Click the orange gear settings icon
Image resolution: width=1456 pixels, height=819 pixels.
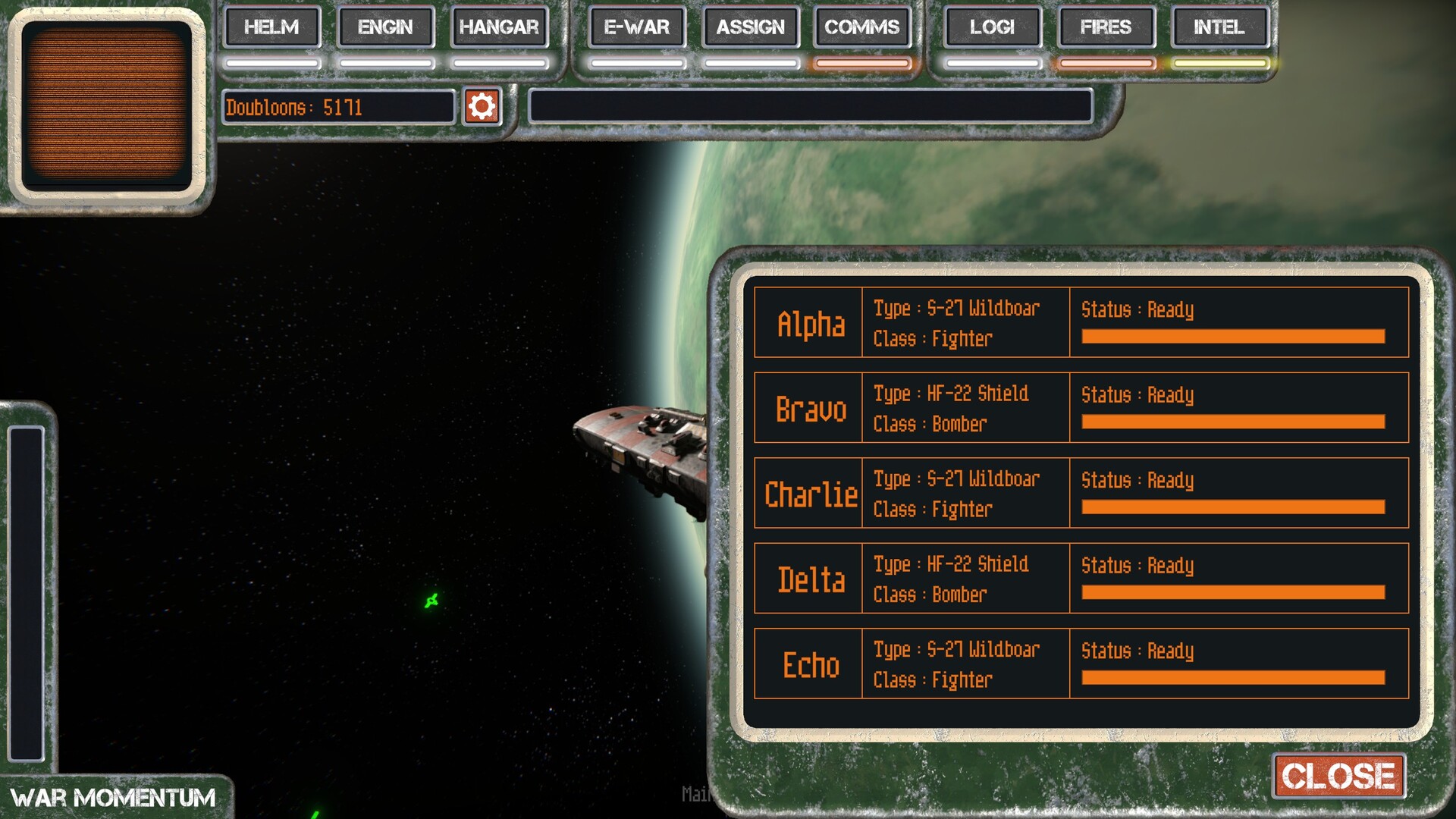pos(482,107)
